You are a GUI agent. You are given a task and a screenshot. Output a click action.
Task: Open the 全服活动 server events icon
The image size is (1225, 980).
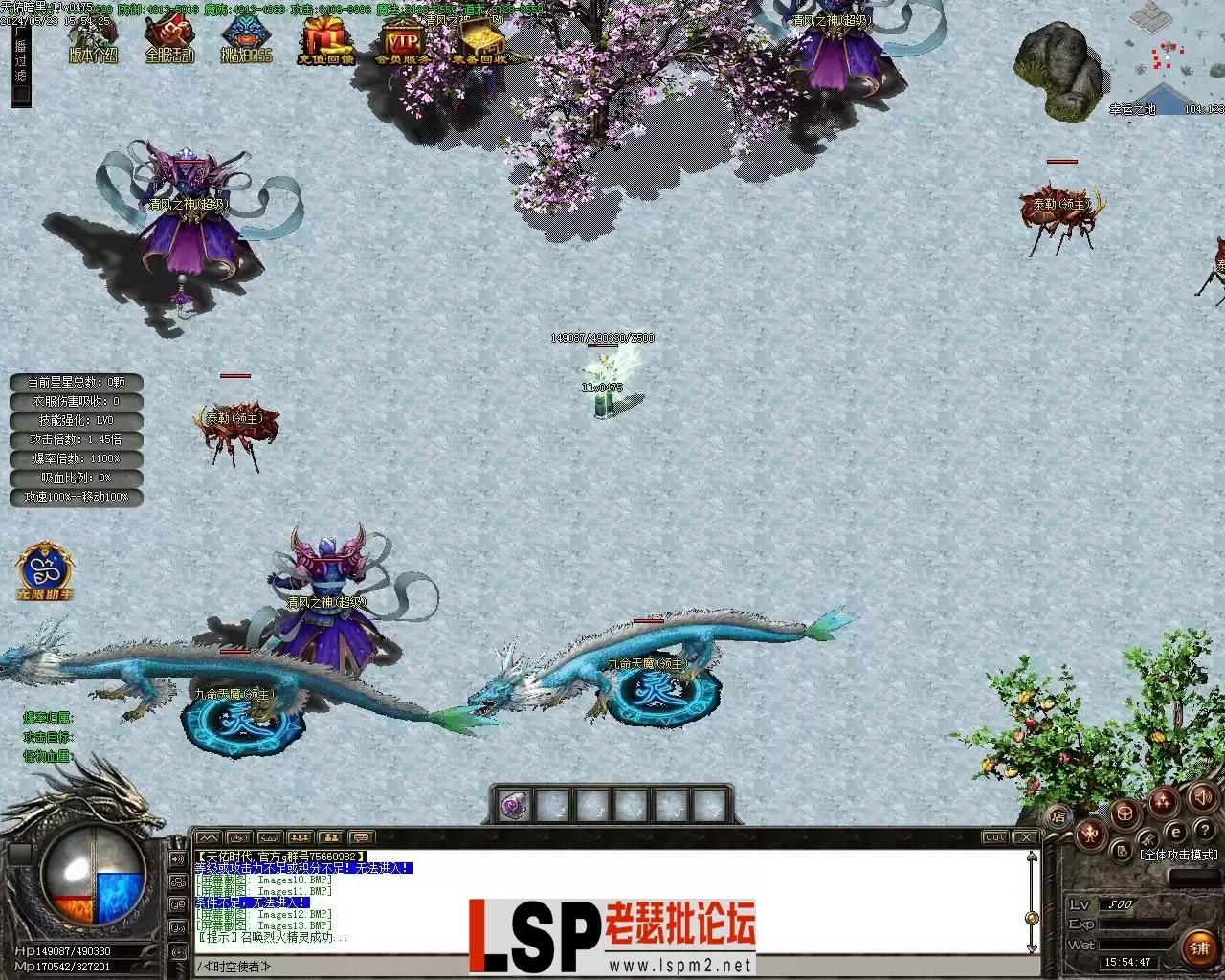pyautogui.click(x=169, y=41)
